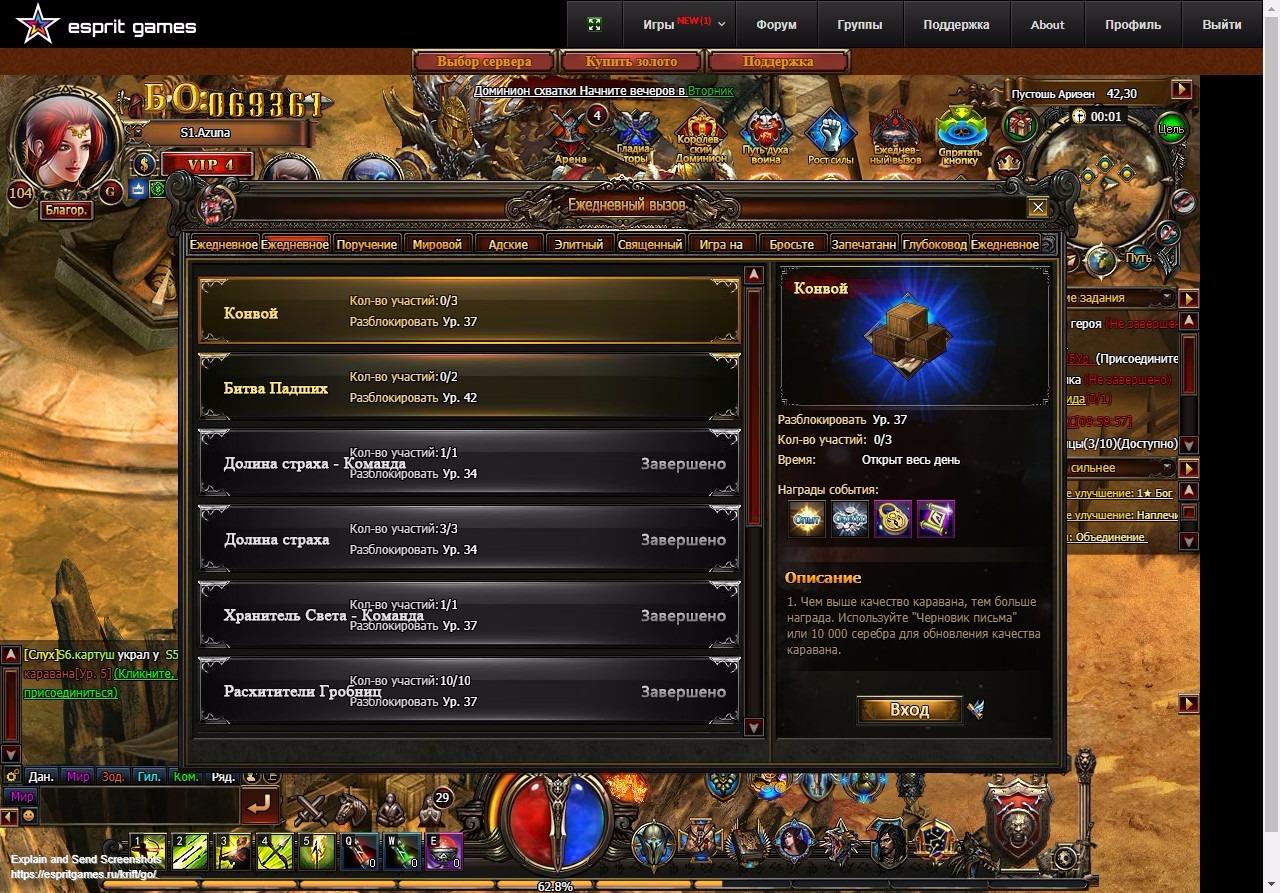Image resolution: width=1280 pixels, height=893 pixels.
Task: Select the Конвой event row
Action: [x=468, y=312]
